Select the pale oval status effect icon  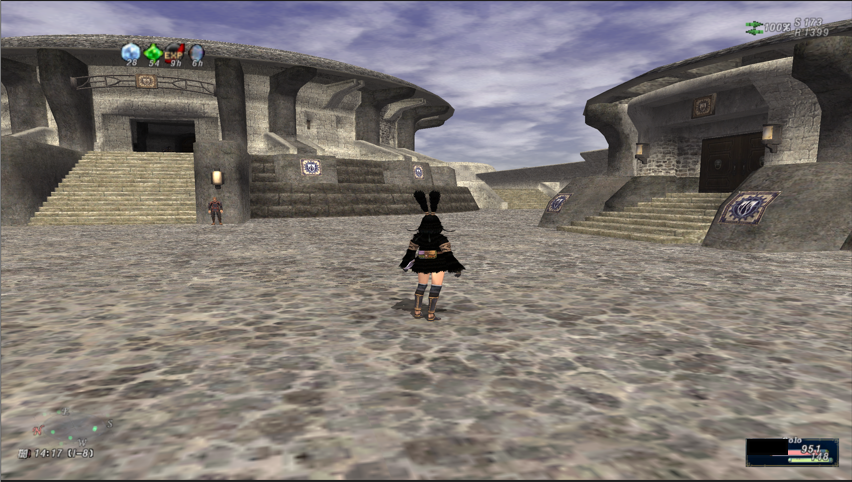(x=196, y=52)
